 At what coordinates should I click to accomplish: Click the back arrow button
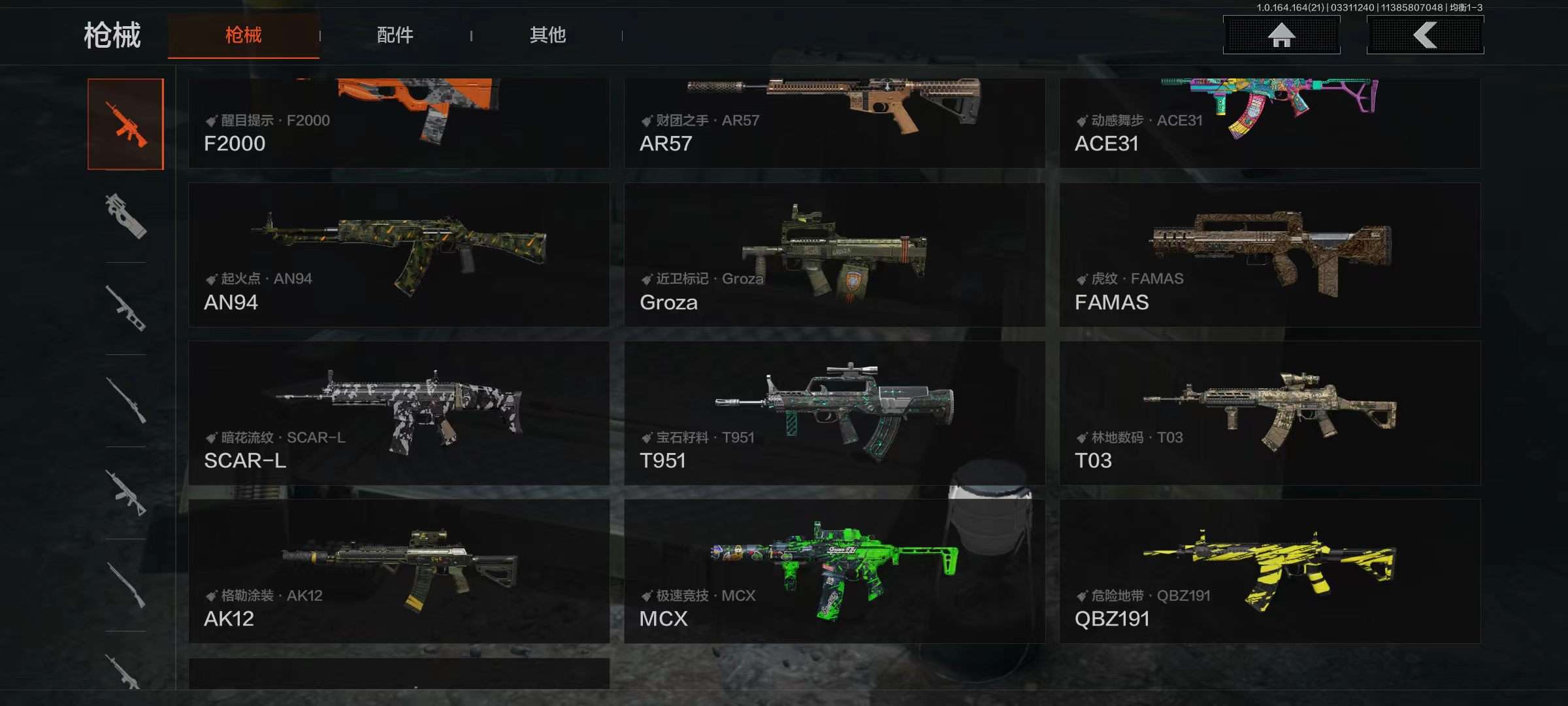[1425, 35]
